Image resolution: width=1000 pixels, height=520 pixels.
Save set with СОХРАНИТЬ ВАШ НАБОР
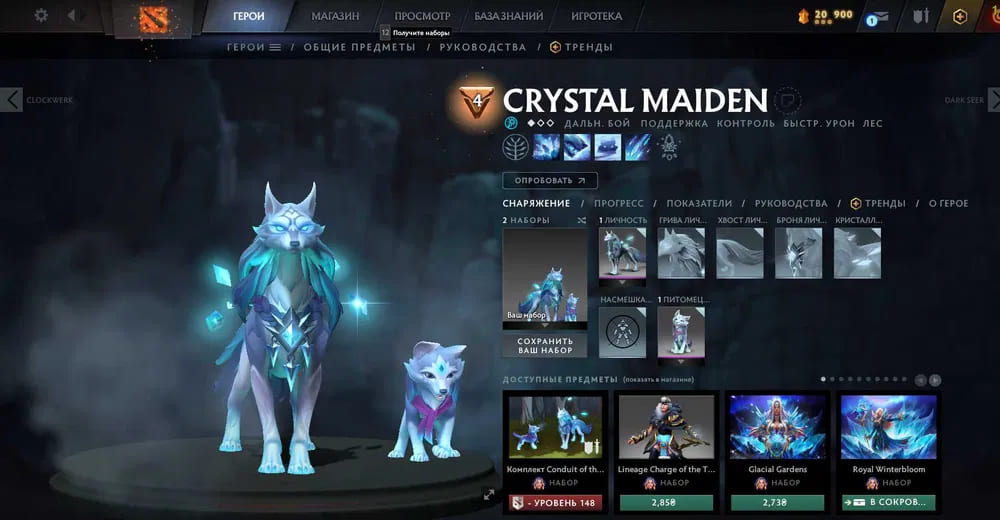(x=545, y=345)
